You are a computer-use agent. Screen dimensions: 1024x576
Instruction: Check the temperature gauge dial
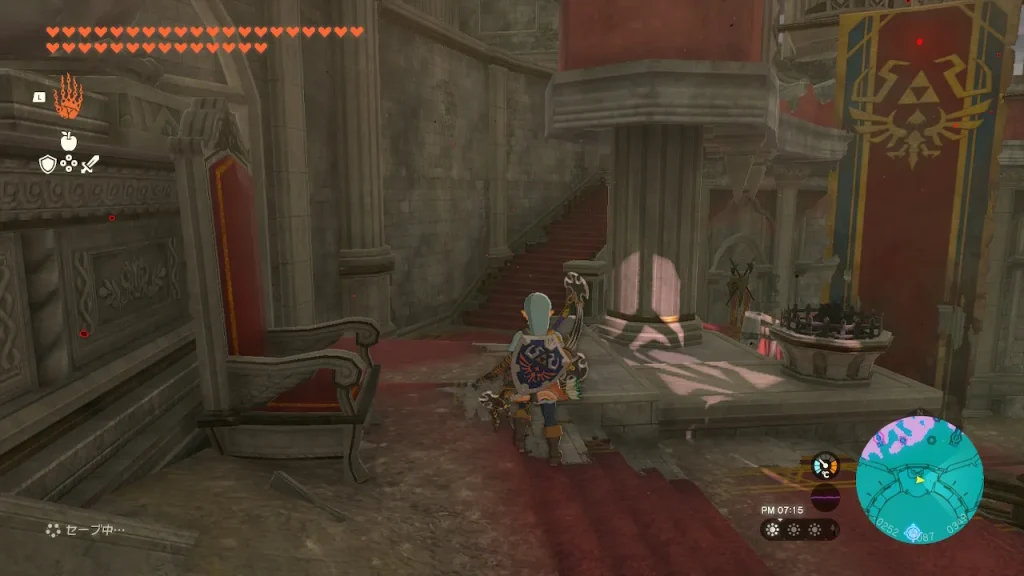[825, 465]
